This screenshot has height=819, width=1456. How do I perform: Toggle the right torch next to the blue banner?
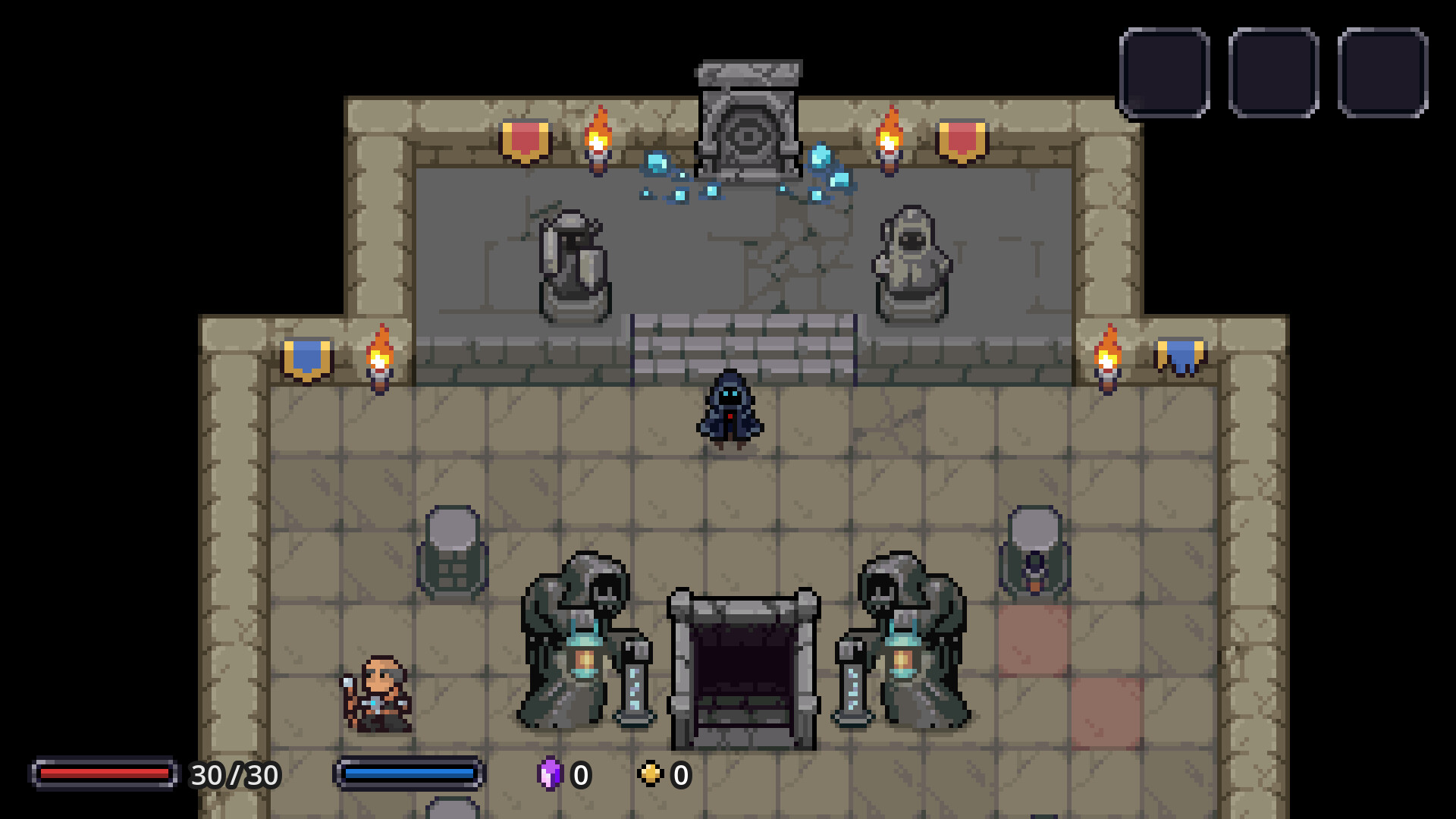pos(1107,360)
